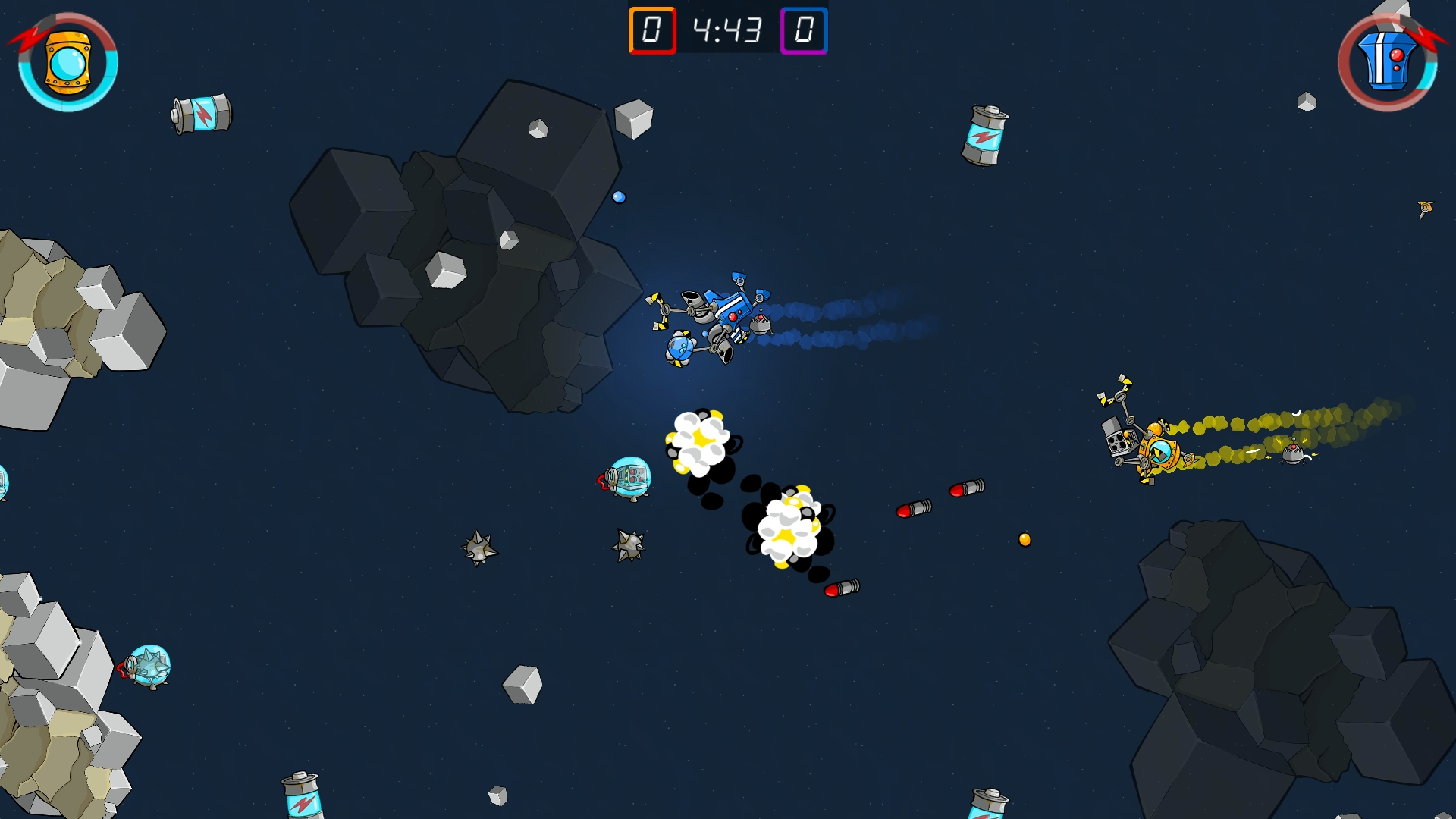Click the battery pickup near top-left asteroid
This screenshot has height=819, width=1456.
tap(201, 112)
